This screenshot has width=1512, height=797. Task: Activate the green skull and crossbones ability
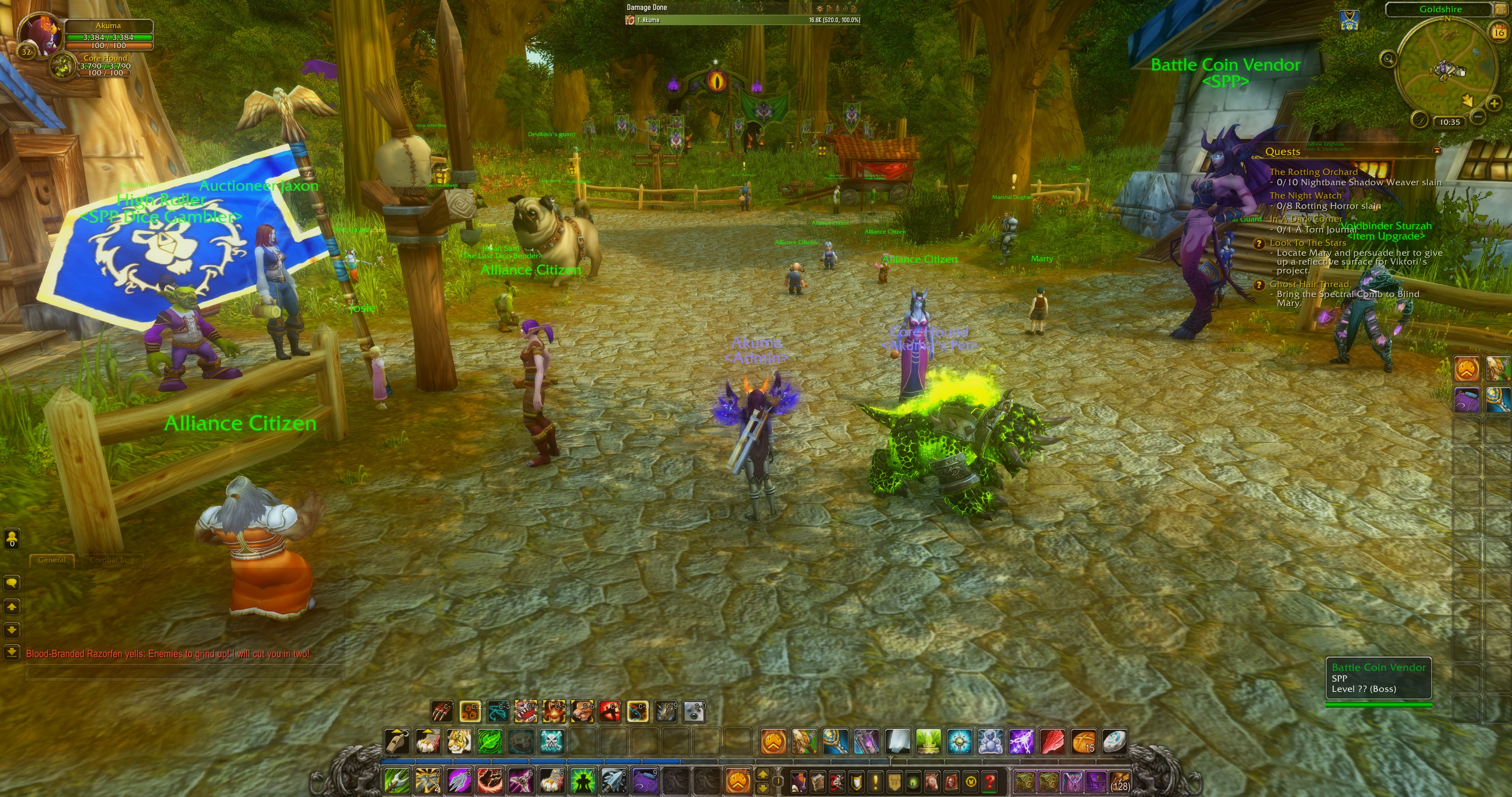pyautogui.click(x=552, y=742)
